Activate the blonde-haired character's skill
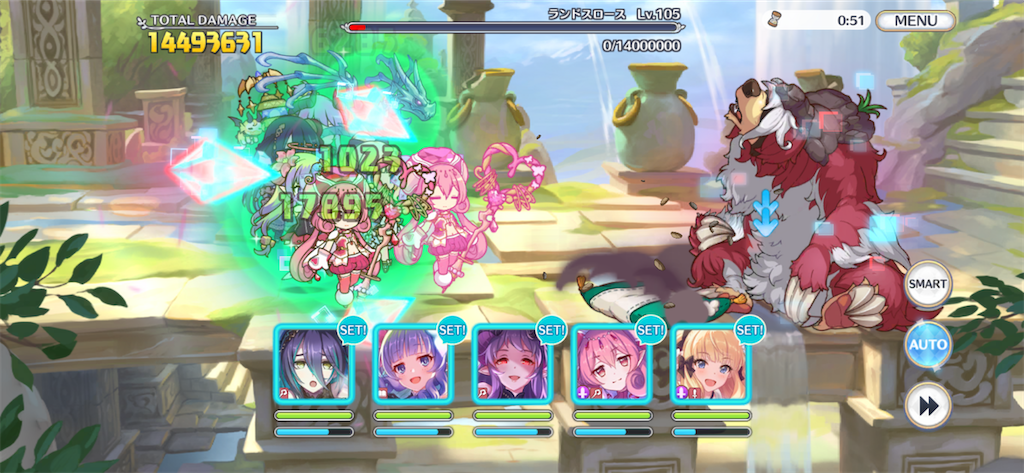Image resolution: width=1024 pixels, height=473 pixels. pos(711,364)
